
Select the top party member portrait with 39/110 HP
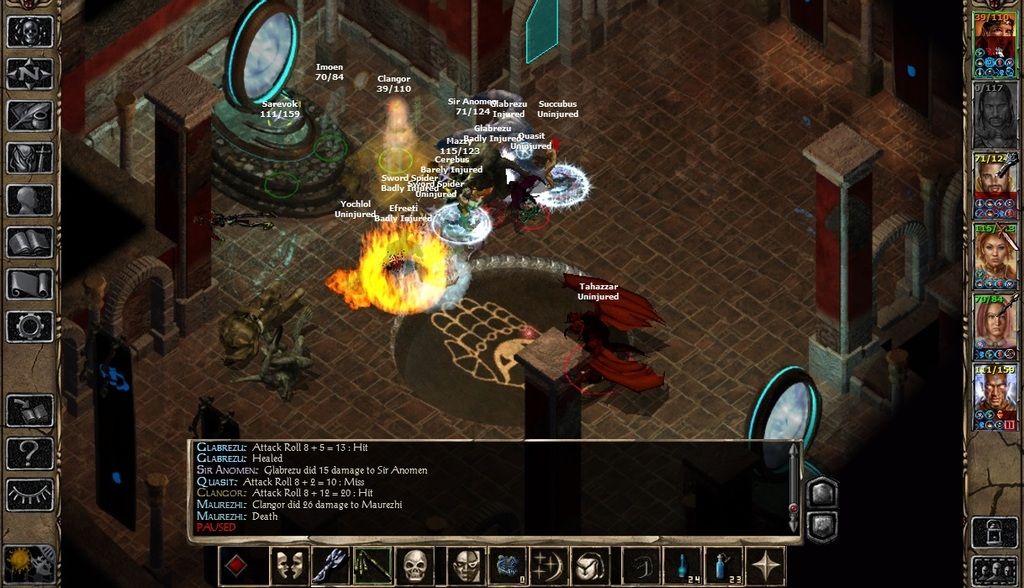coord(995,42)
